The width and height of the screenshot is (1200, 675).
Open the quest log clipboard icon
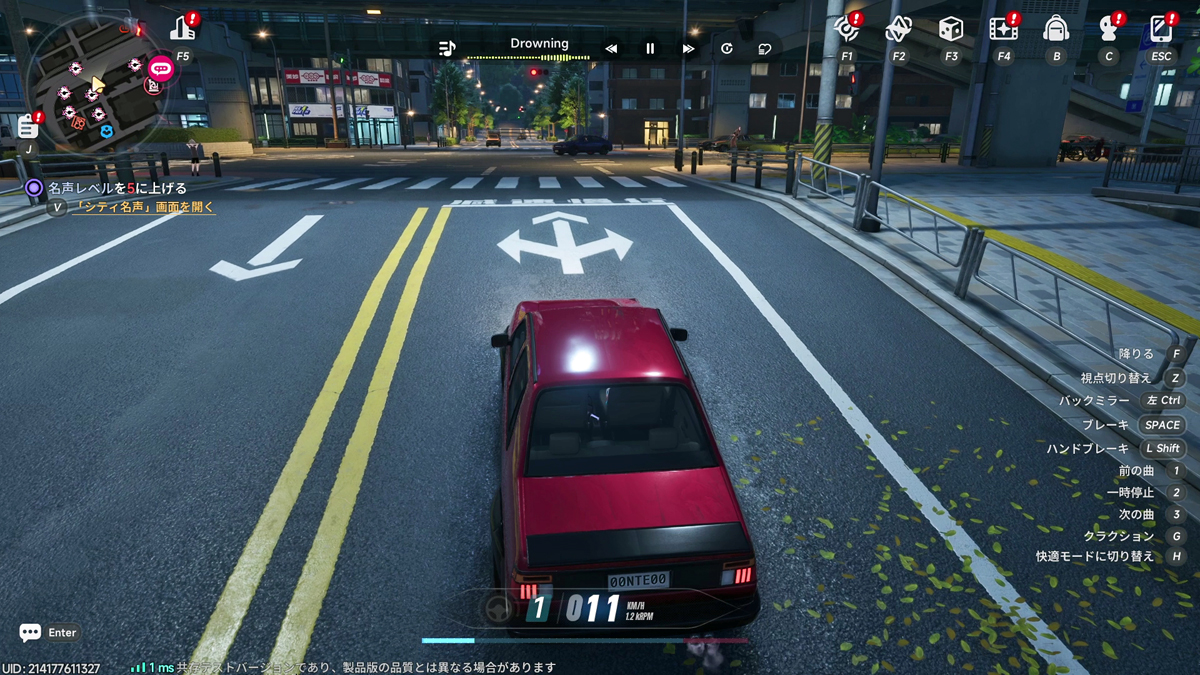28,126
